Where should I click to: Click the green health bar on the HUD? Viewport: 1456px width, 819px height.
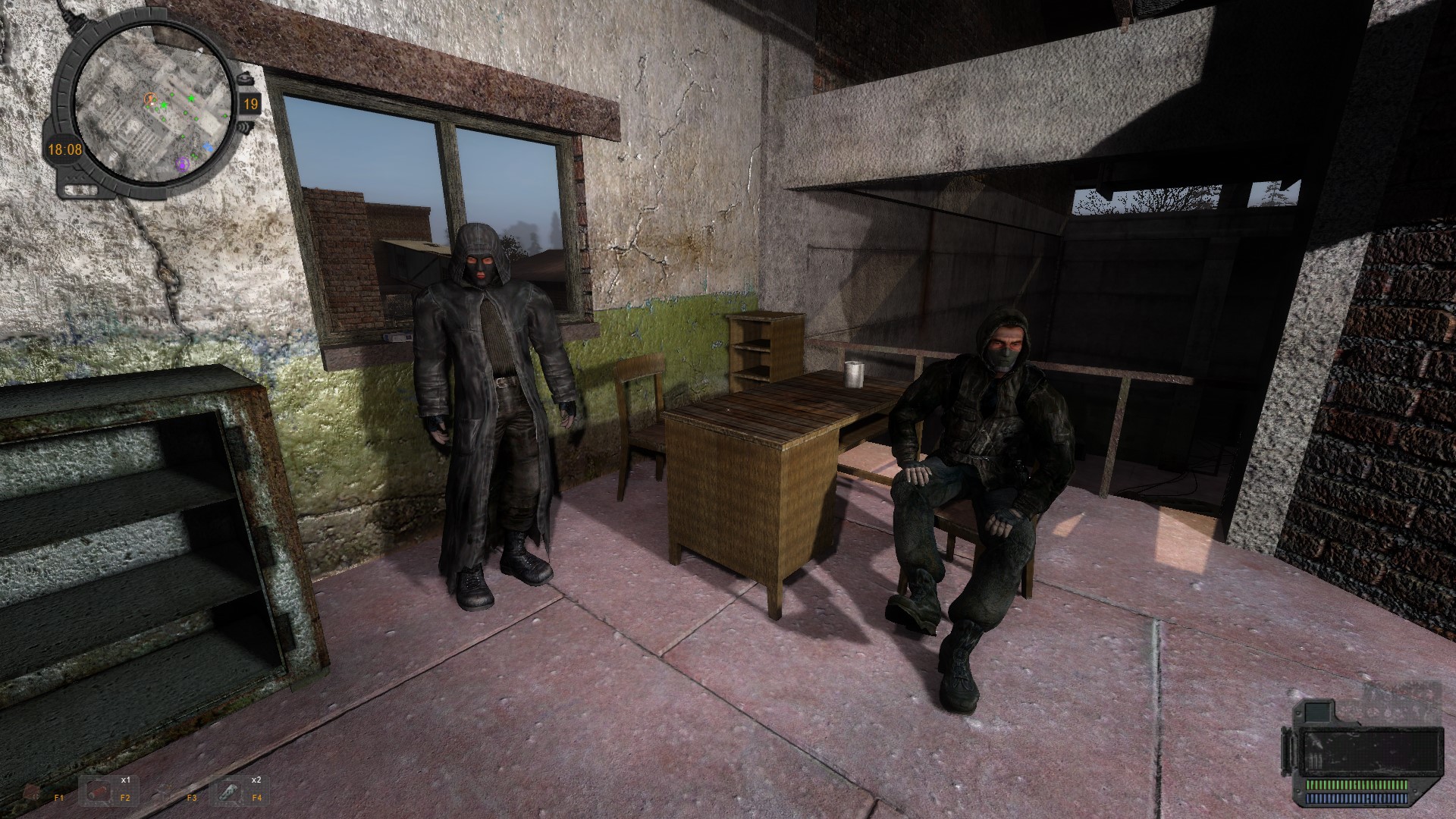click(1357, 785)
